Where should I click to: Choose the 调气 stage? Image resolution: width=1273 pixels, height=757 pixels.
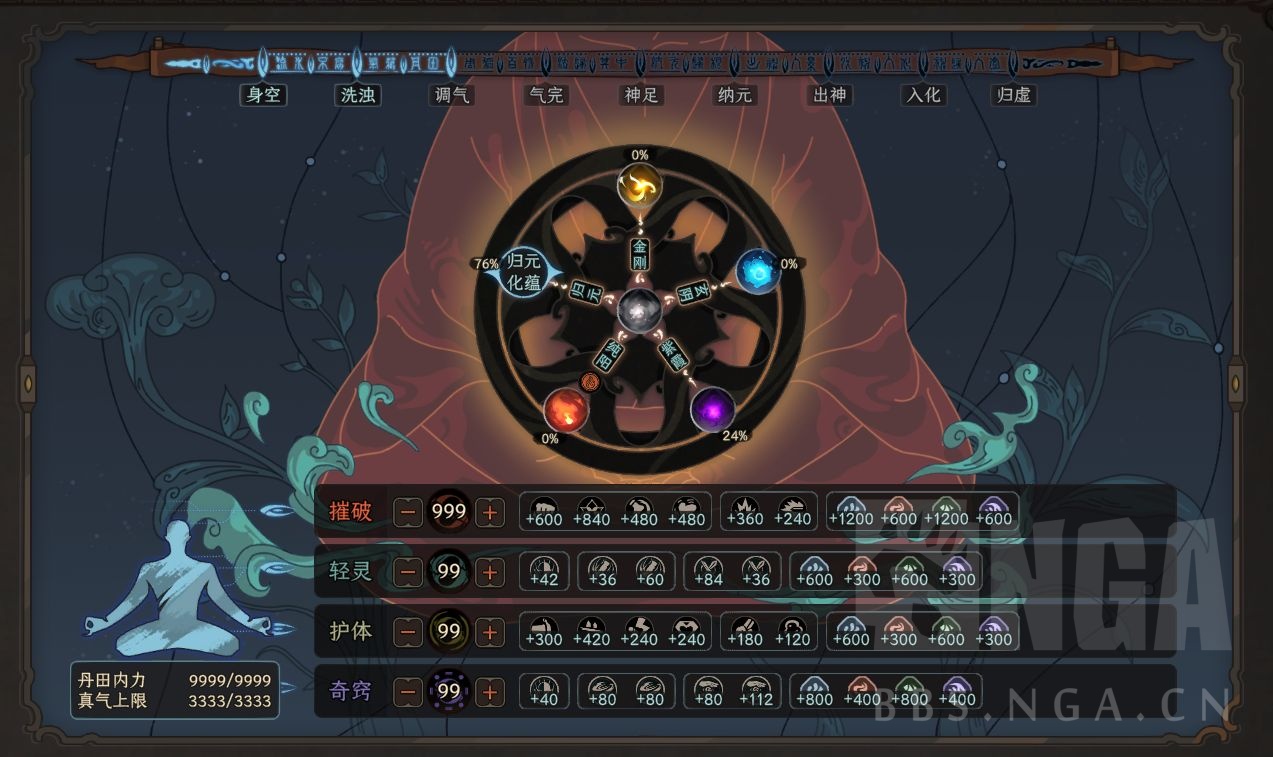(451, 95)
